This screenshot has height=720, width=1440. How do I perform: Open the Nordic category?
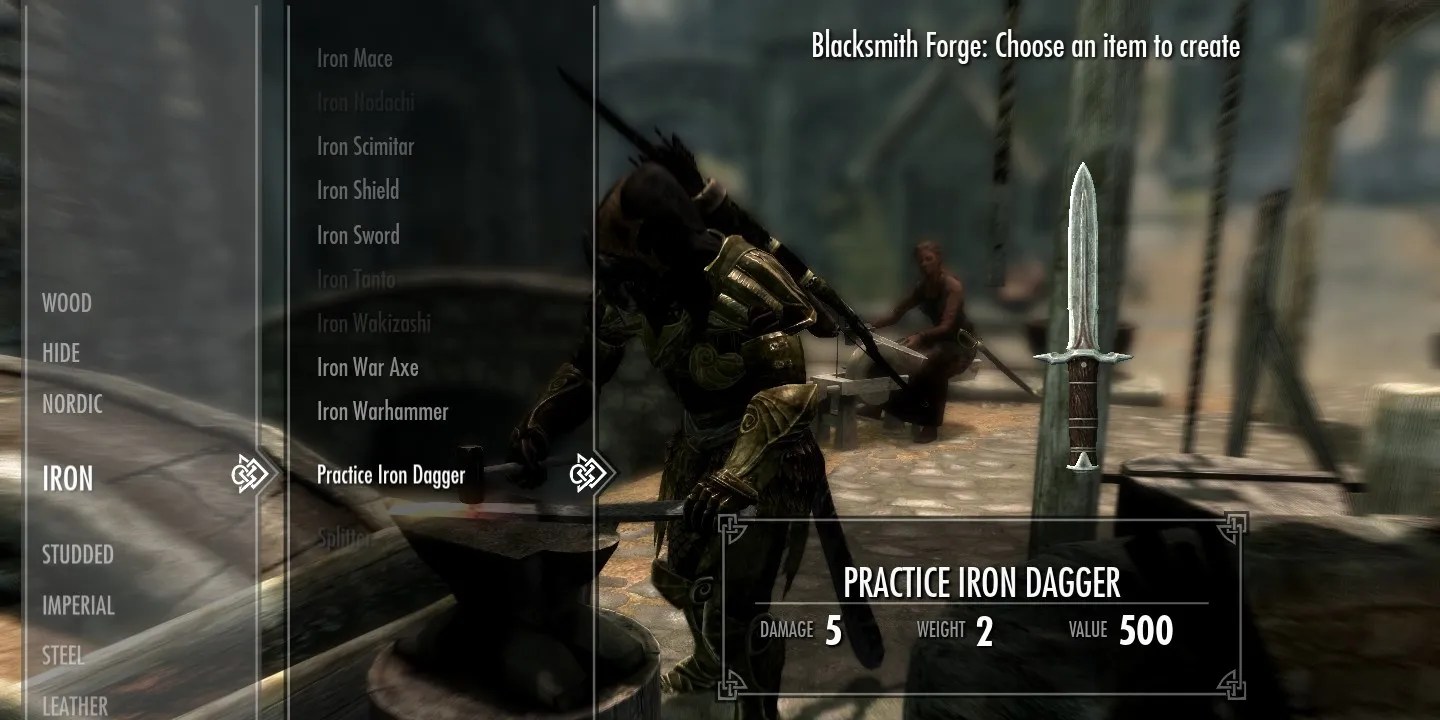[x=72, y=404]
